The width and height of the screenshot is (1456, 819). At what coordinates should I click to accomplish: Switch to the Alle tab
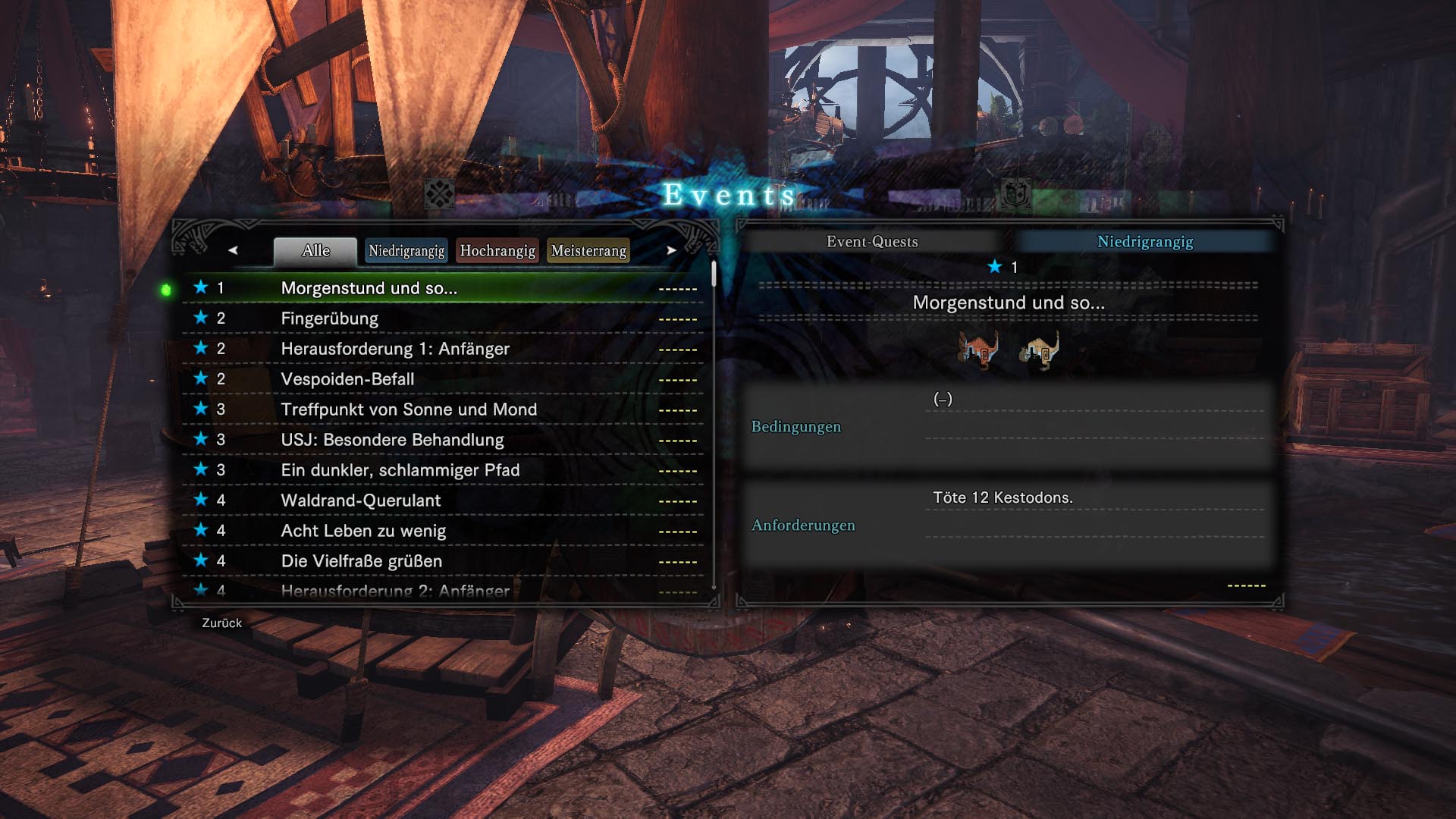coord(315,251)
